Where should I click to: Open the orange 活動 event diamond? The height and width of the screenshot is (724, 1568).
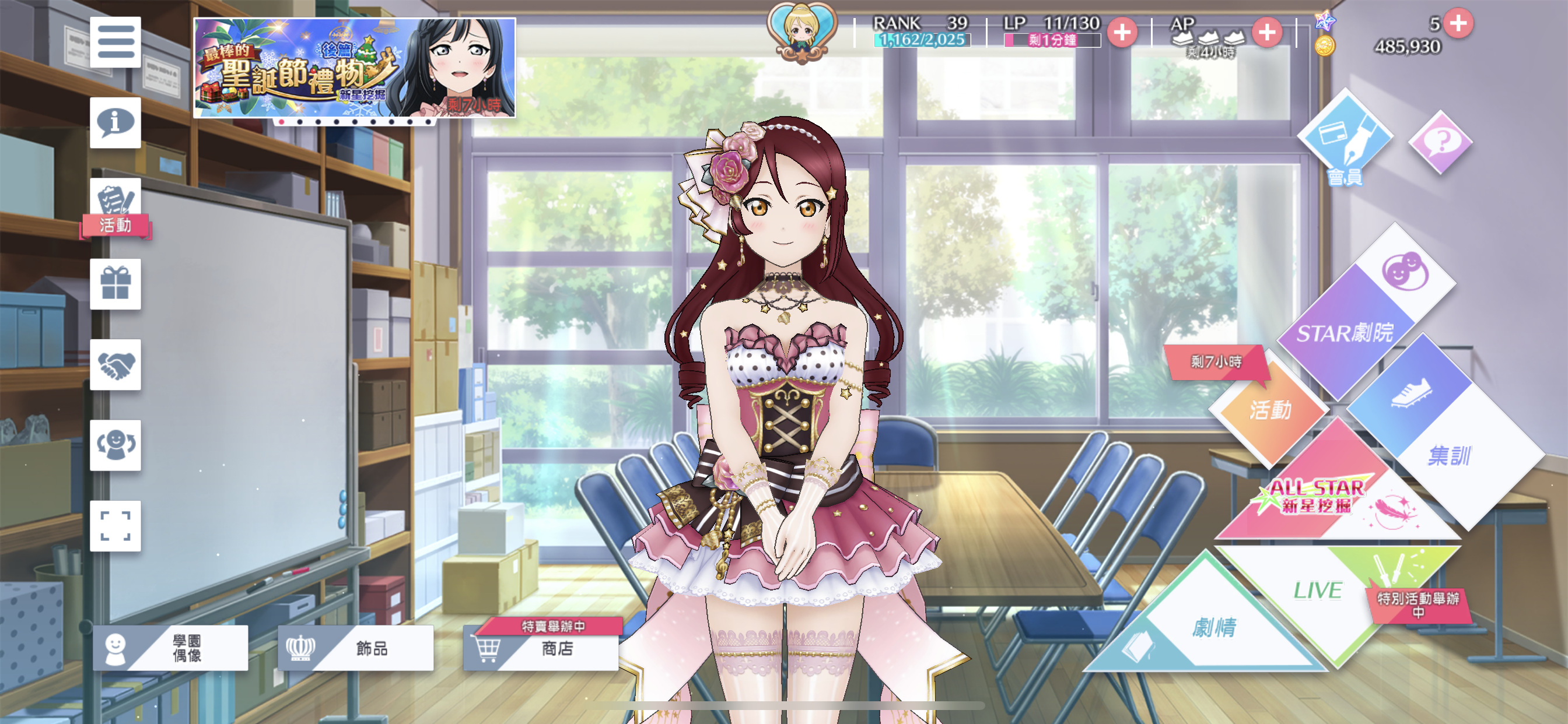(1270, 410)
